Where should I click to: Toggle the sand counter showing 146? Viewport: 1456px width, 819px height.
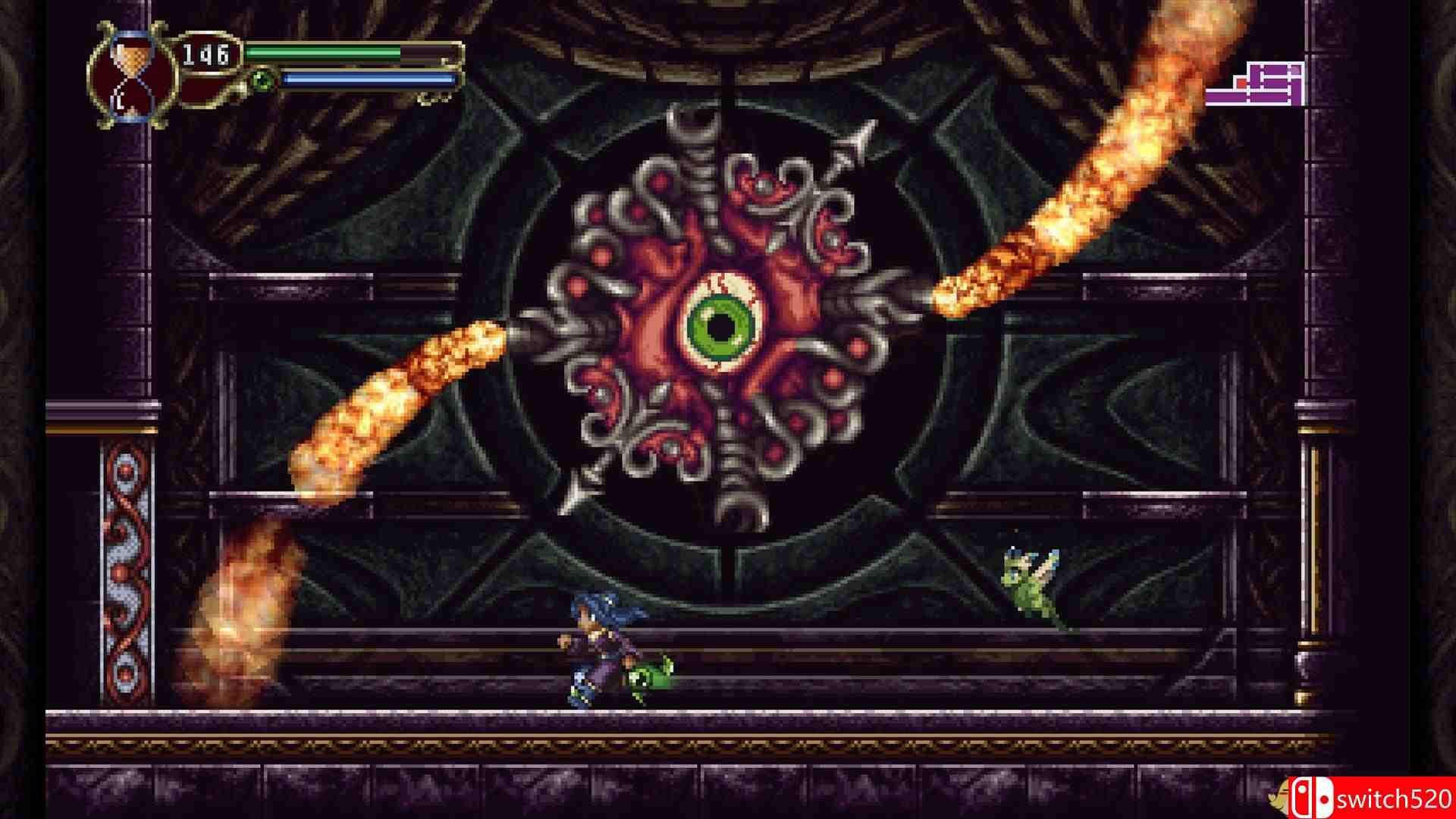[x=206, y=55]
